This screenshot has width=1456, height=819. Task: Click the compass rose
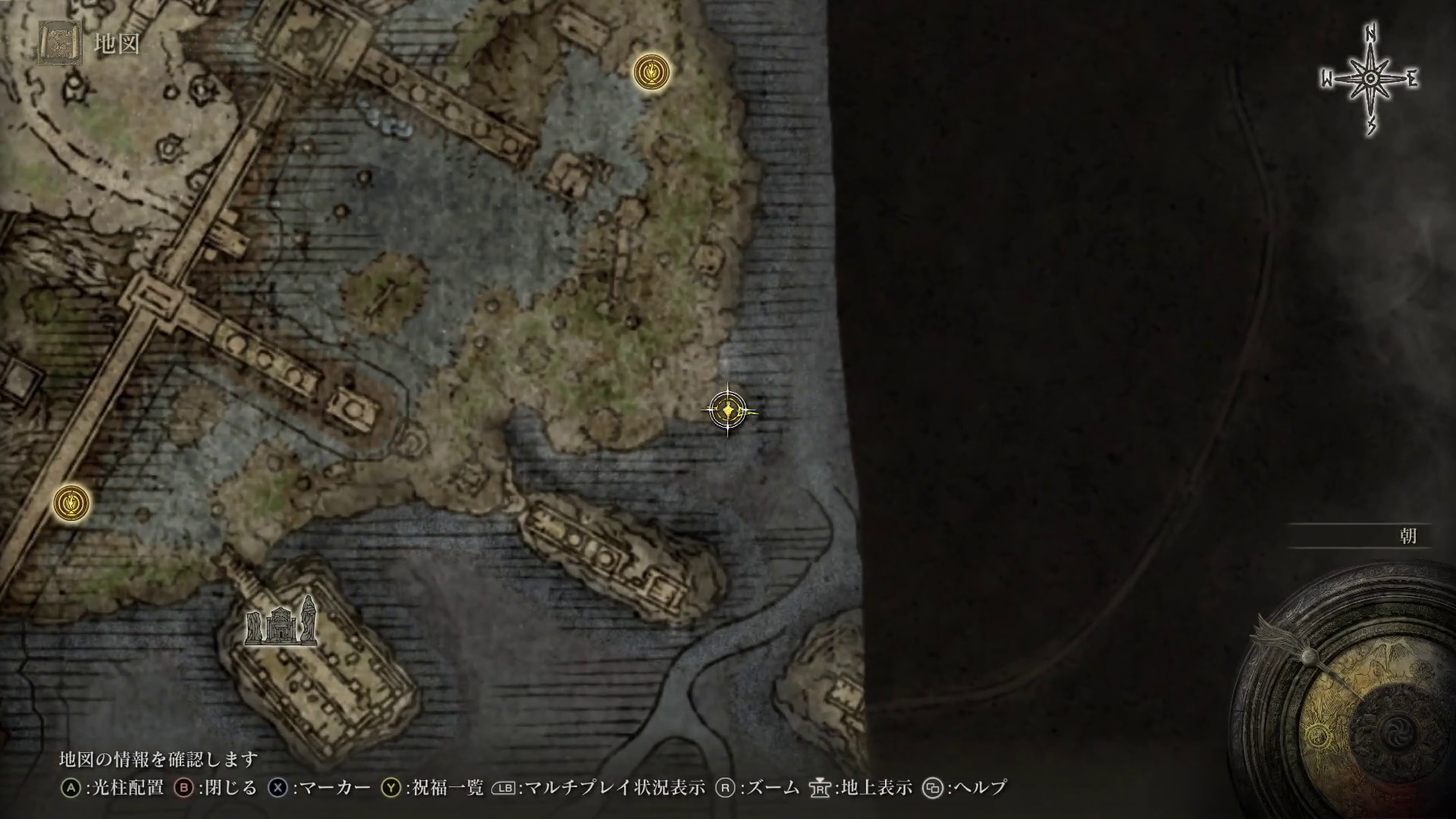coord(1370,80)
